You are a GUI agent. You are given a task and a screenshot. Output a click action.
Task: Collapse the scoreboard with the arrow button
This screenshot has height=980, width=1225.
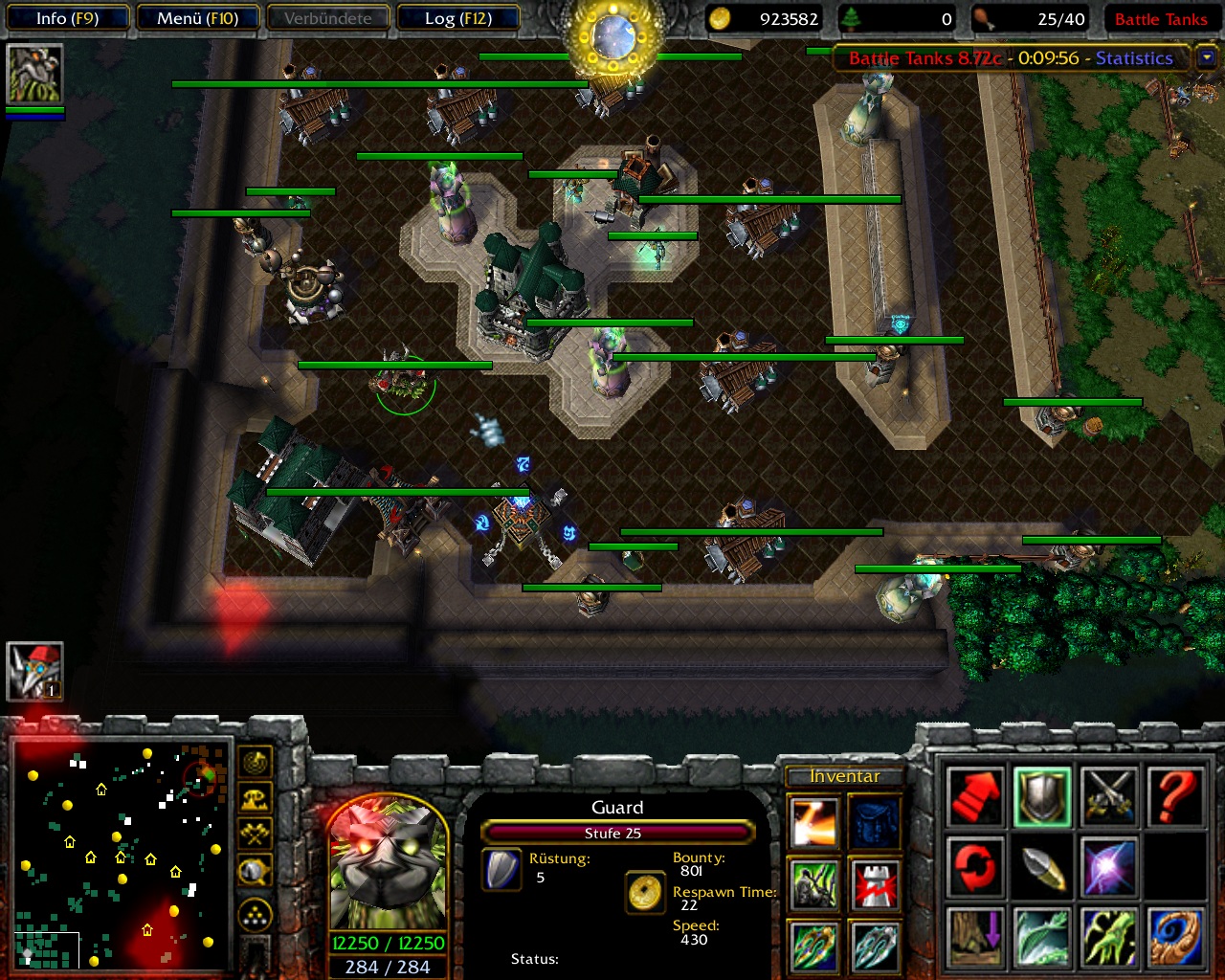click(x=1207, y=57)
